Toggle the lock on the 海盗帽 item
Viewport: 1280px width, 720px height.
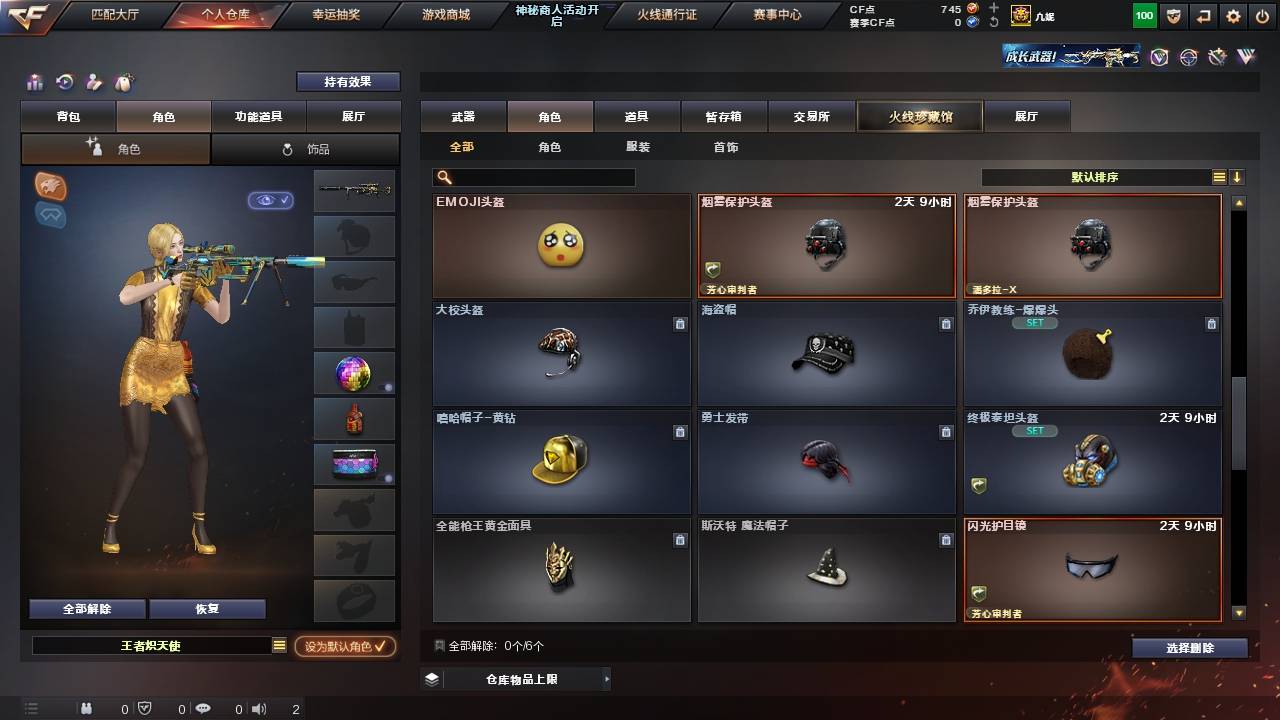[944, 324]
